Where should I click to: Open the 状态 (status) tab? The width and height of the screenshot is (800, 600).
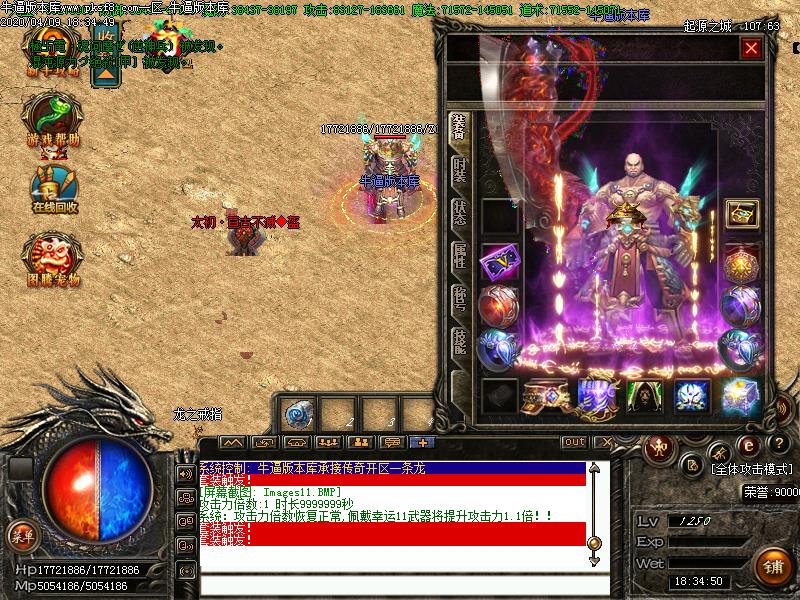point(460,213)
